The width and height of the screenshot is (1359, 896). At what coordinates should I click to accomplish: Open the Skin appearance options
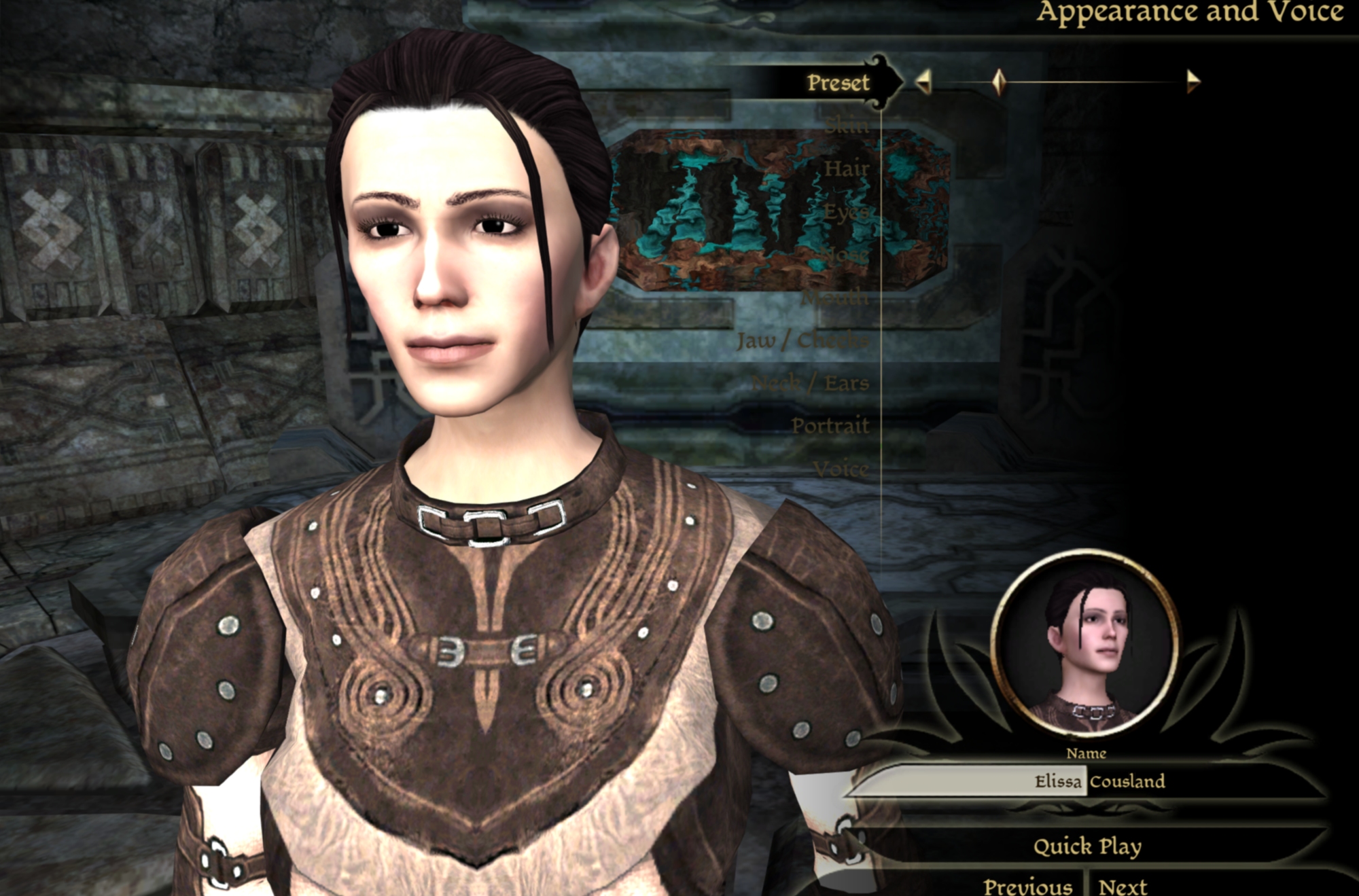847,126
